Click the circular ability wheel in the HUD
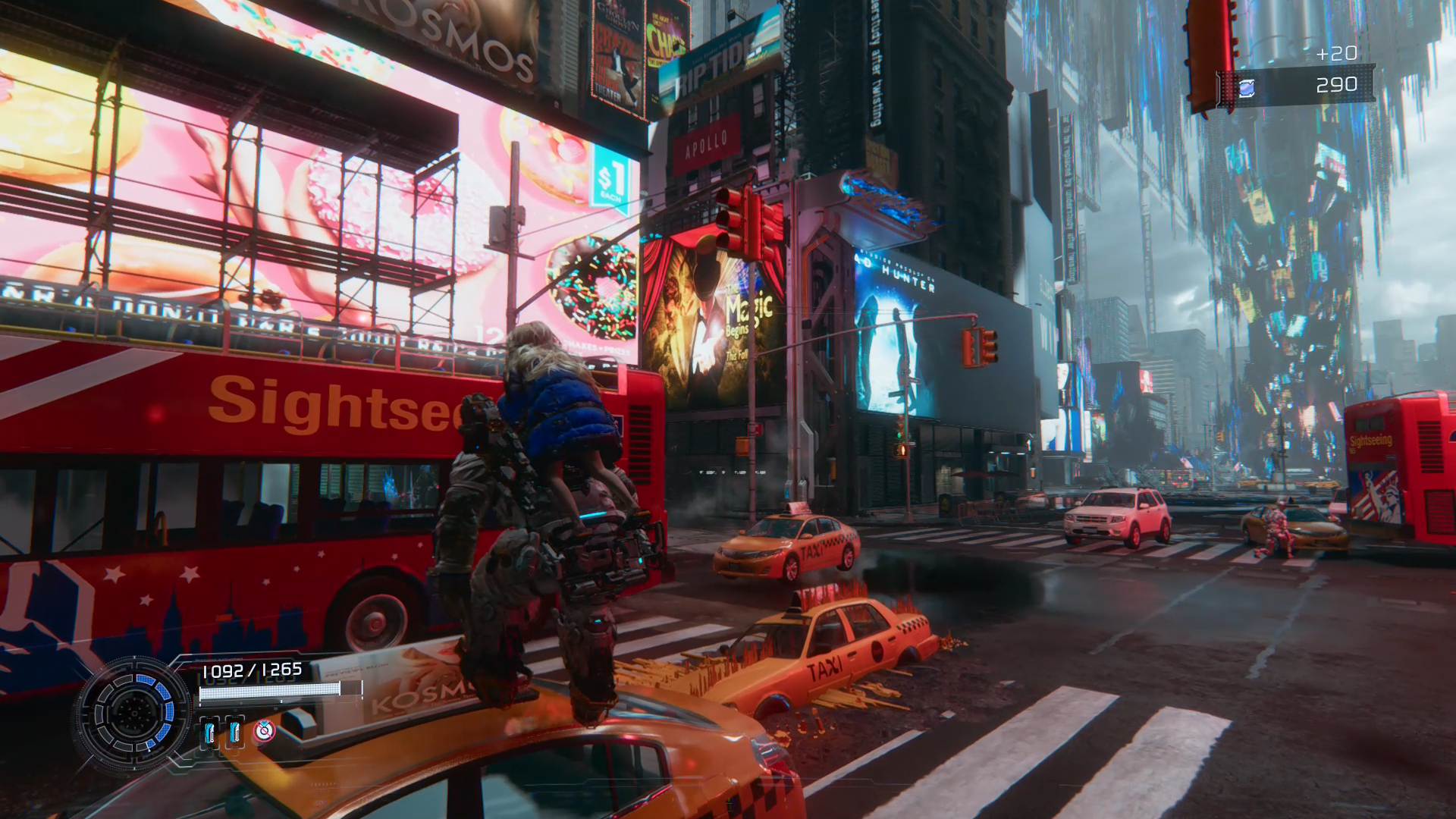 pos(136,713)
